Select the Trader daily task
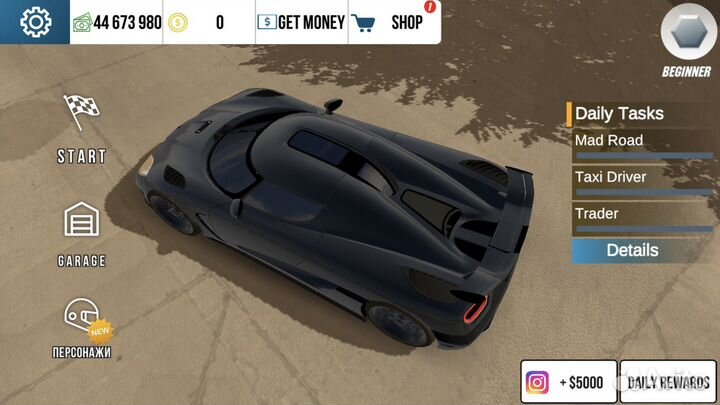Image resolution: width=720 pixels, height=405 pixels. click(x=642, y=215)
